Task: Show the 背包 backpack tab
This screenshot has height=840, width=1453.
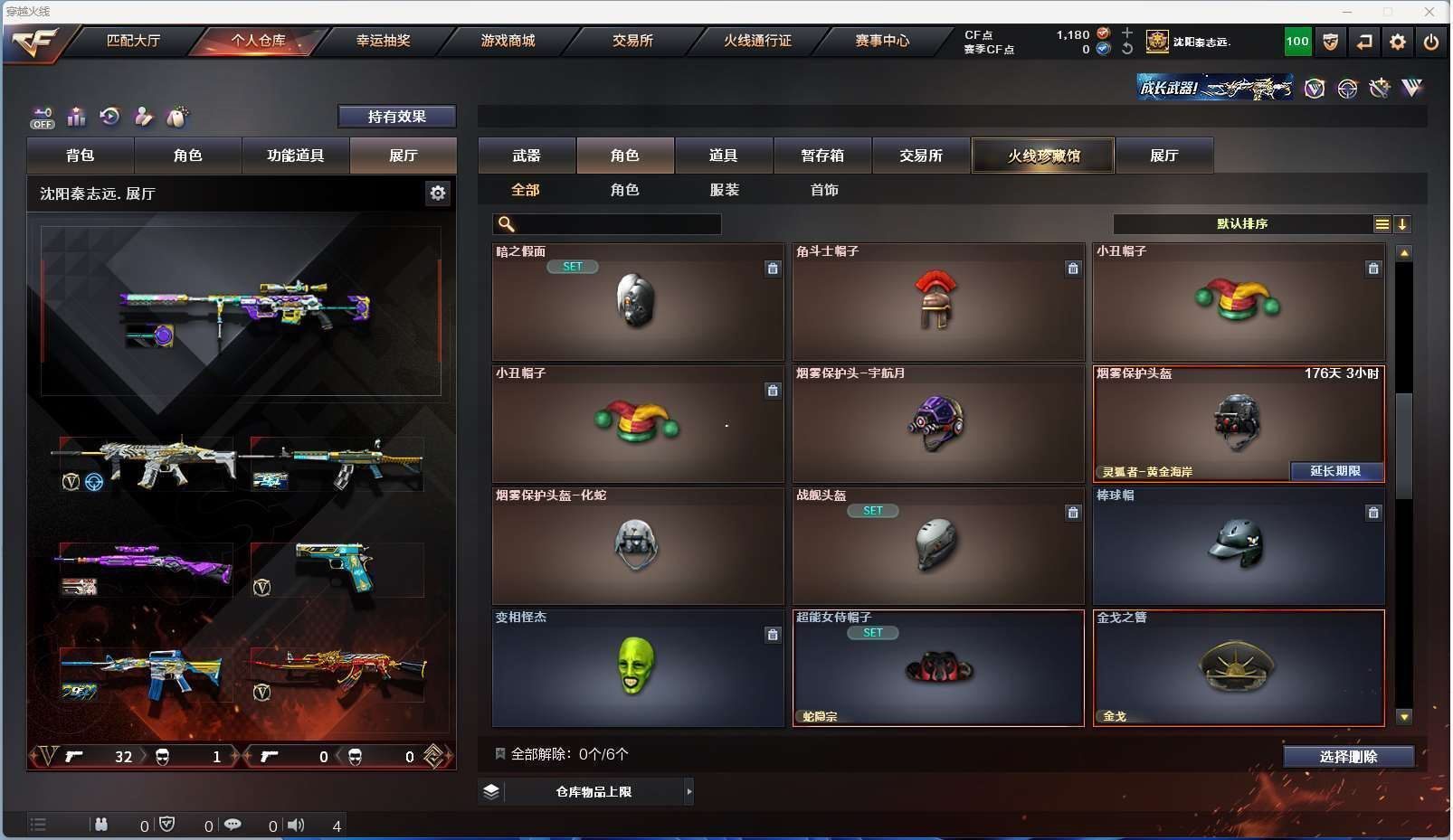Action: click(81, 156)
